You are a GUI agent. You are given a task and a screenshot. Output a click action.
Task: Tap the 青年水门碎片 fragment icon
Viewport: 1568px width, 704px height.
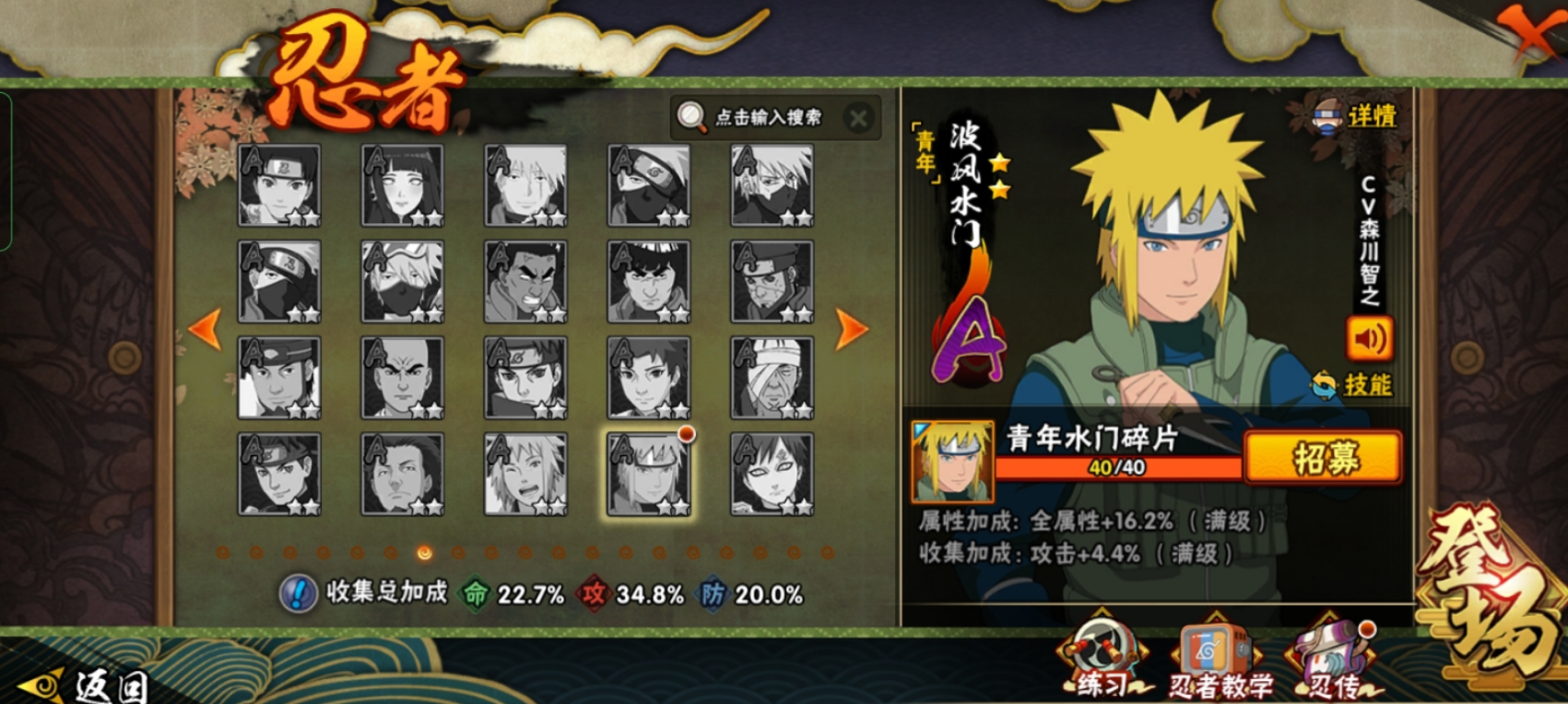(x=953, y=461)
